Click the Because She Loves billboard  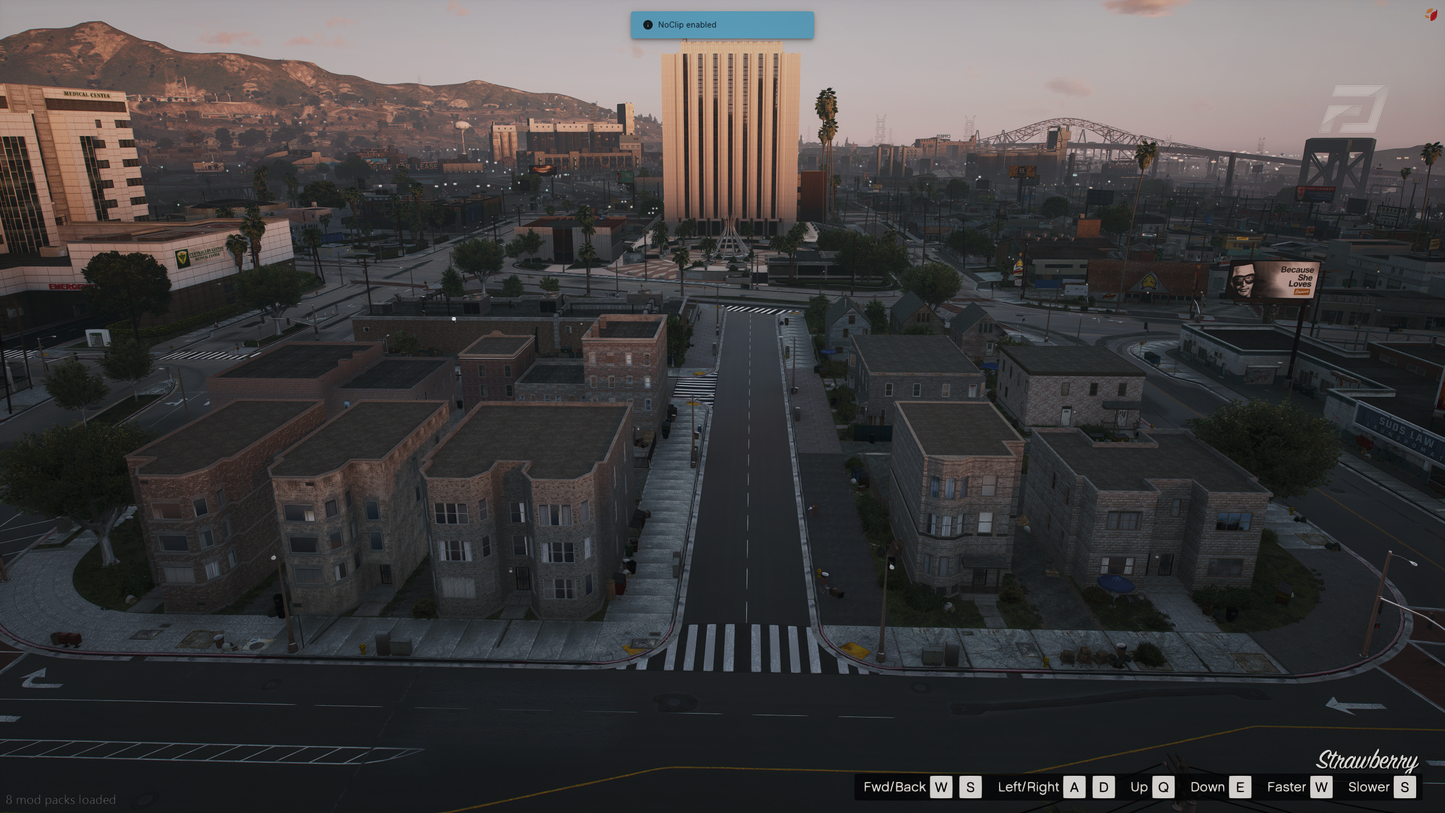click(1275, 281)
